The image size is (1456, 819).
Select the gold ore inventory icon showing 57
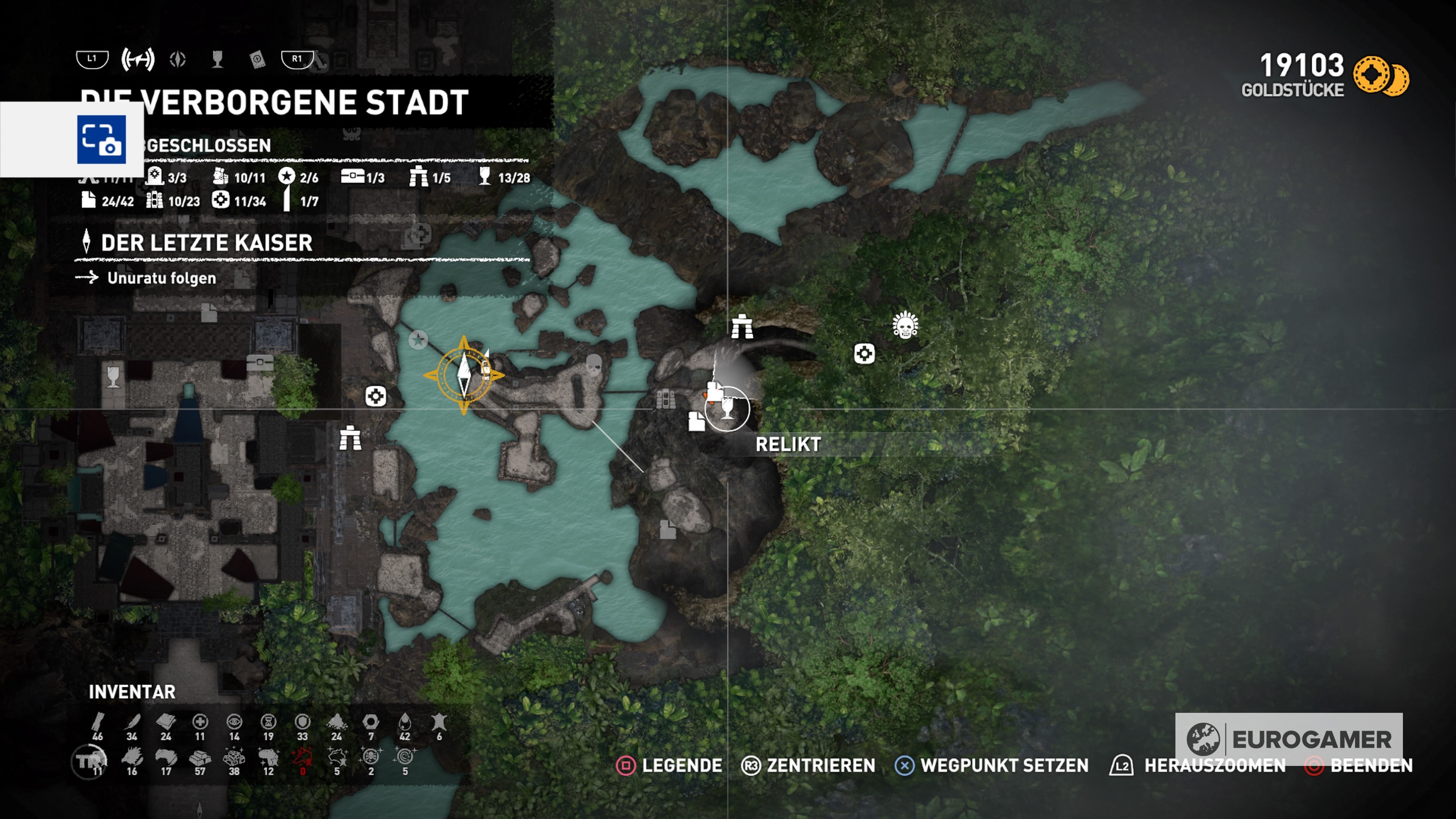tap(201, 759)
